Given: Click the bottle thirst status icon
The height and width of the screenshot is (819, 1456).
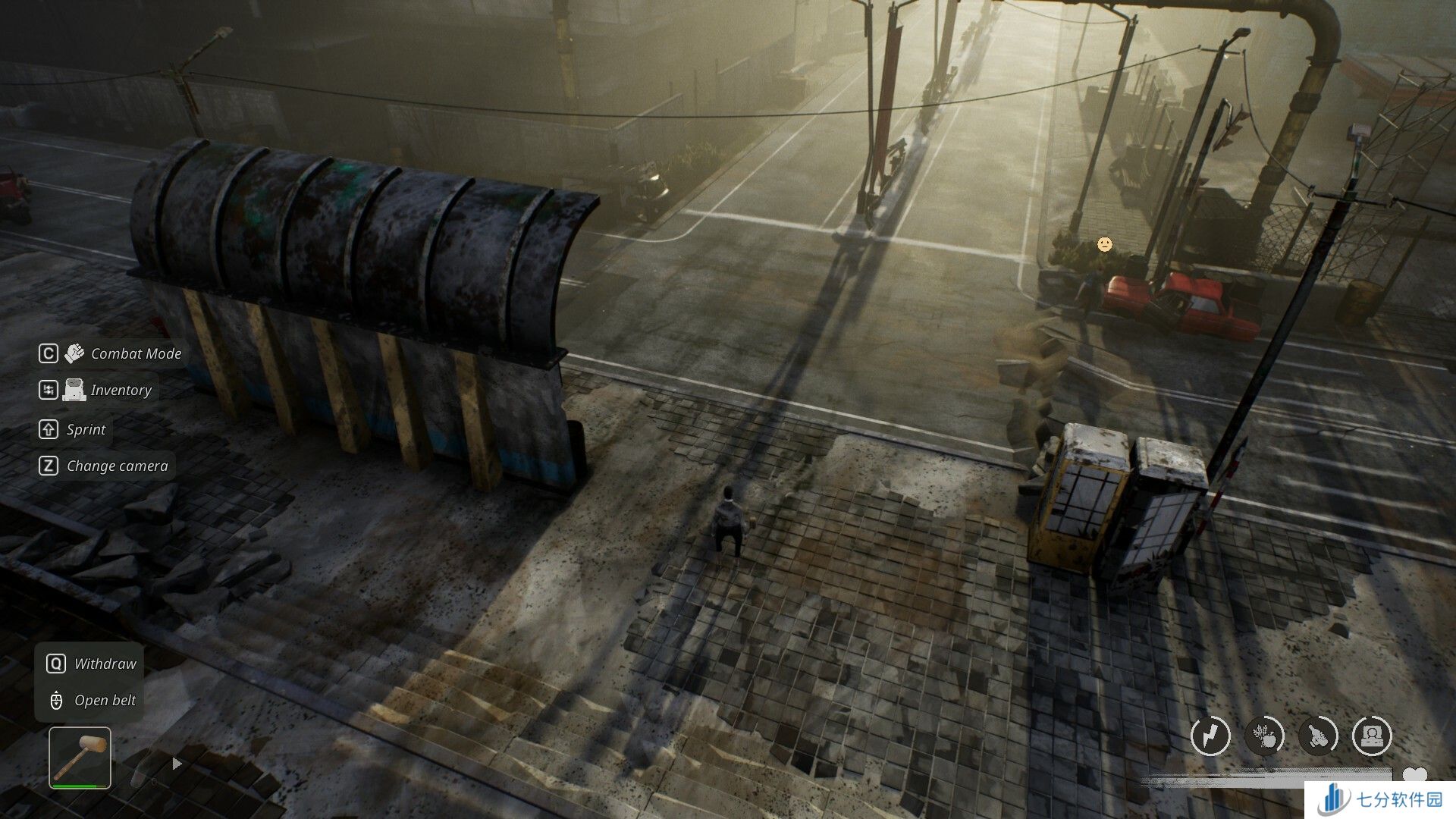Looking at the screenshot, I should pyautogui.click(x=1318, y=735).
